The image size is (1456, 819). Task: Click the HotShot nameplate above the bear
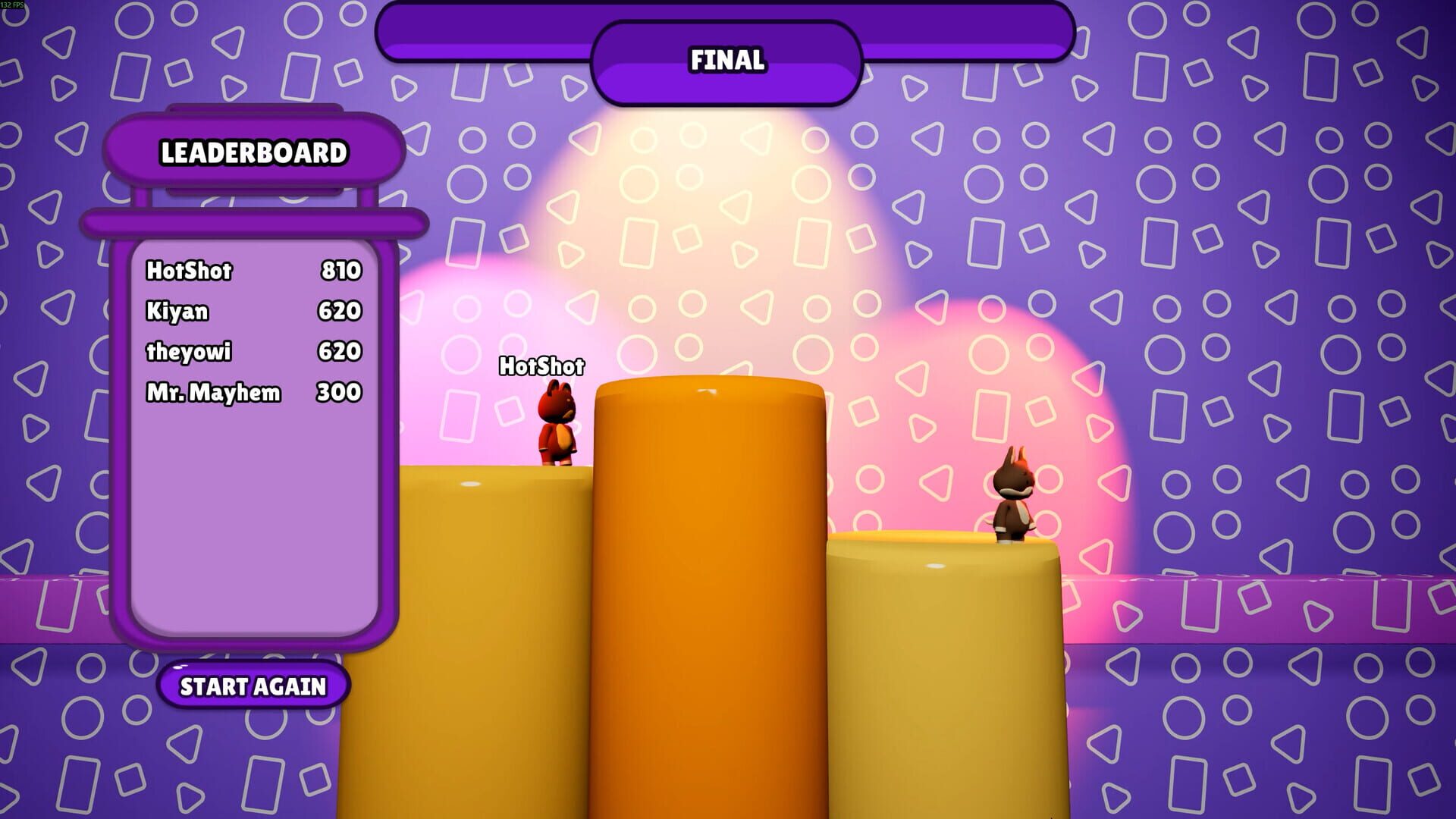pos(541,367)
